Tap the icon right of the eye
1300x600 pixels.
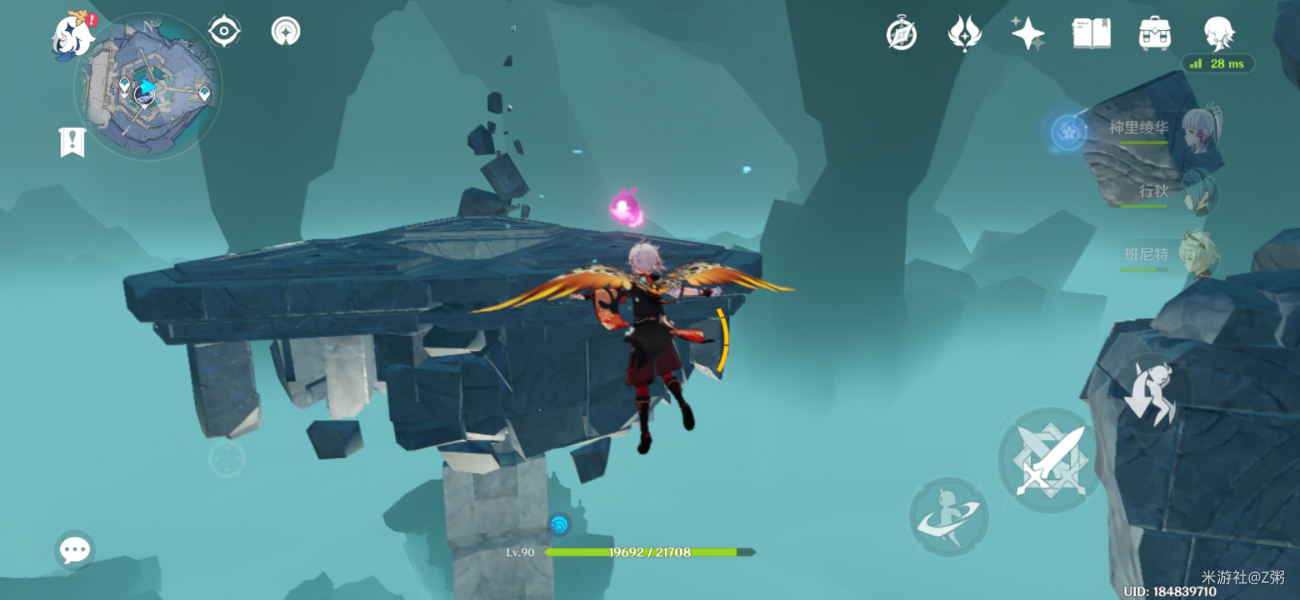286,31
